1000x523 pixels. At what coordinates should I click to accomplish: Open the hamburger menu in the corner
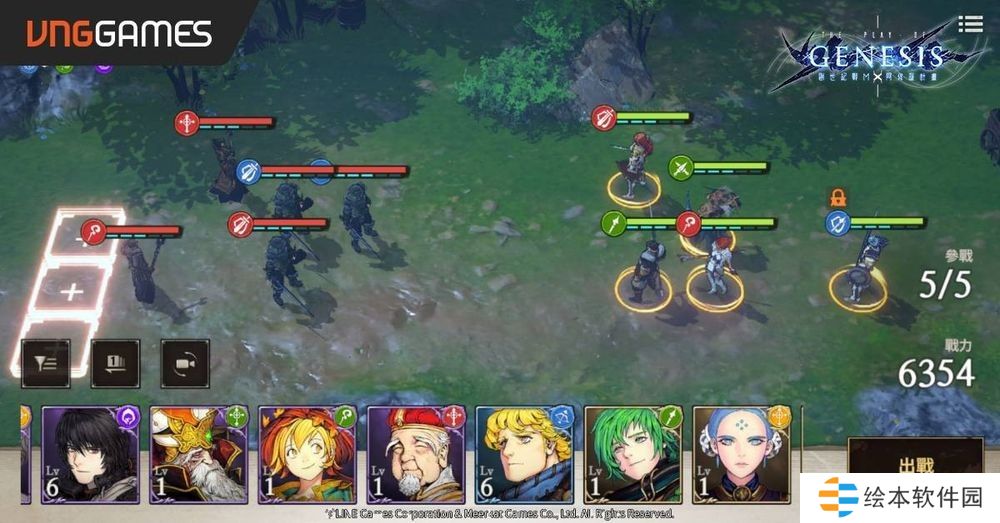[x=969, y=23]
